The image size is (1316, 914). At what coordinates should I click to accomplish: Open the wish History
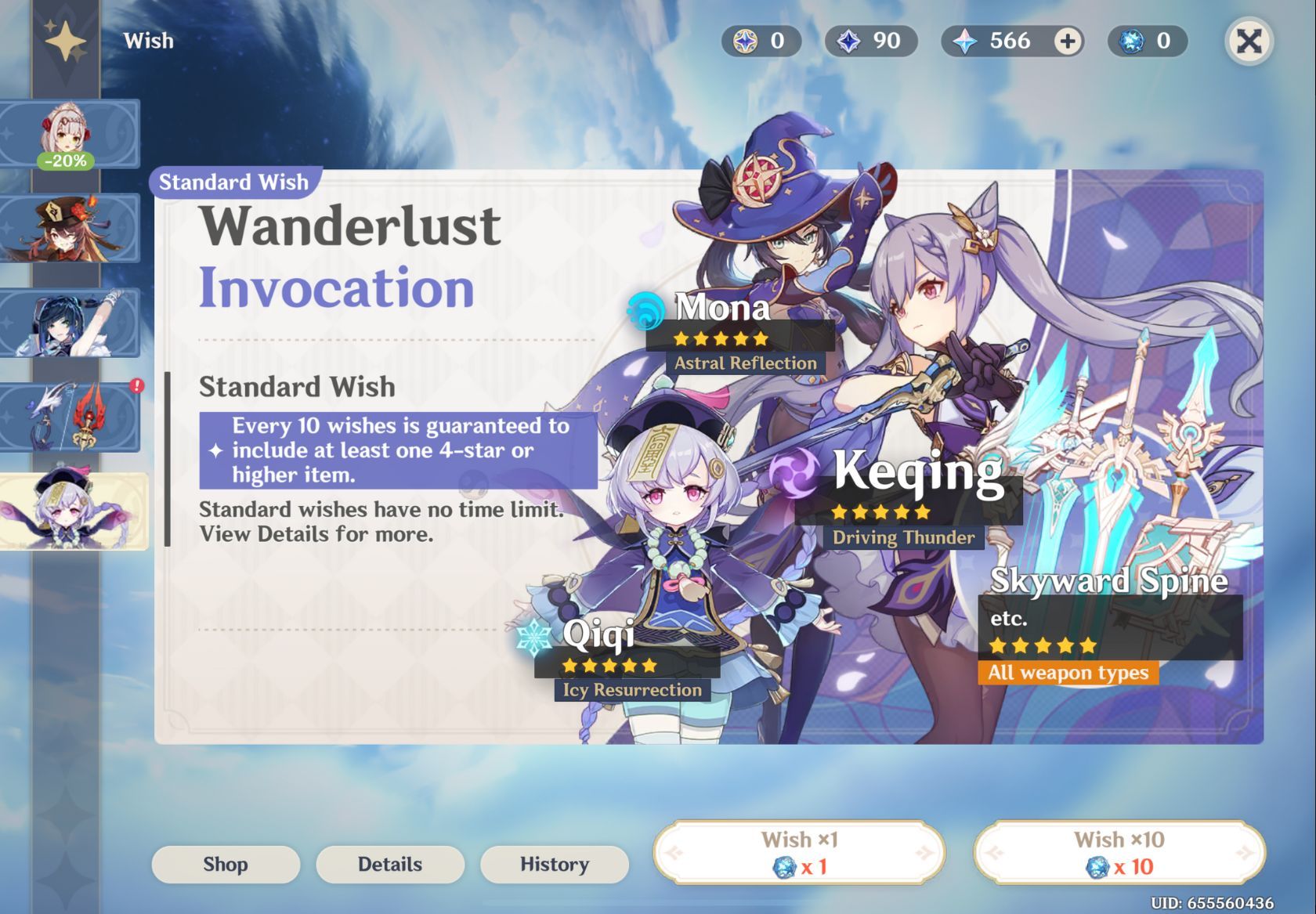coord(555,864)
